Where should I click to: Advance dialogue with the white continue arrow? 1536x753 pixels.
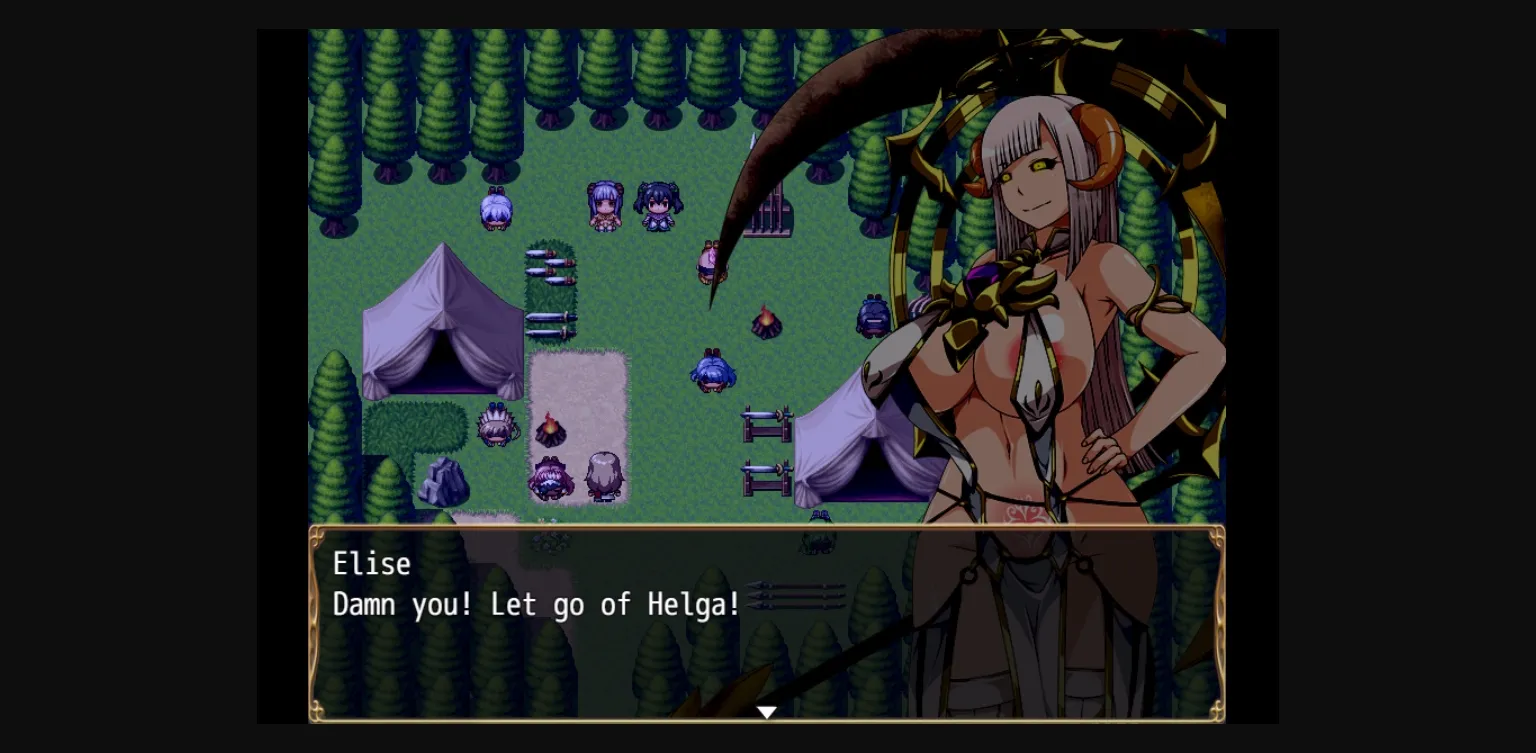(766, 712)
